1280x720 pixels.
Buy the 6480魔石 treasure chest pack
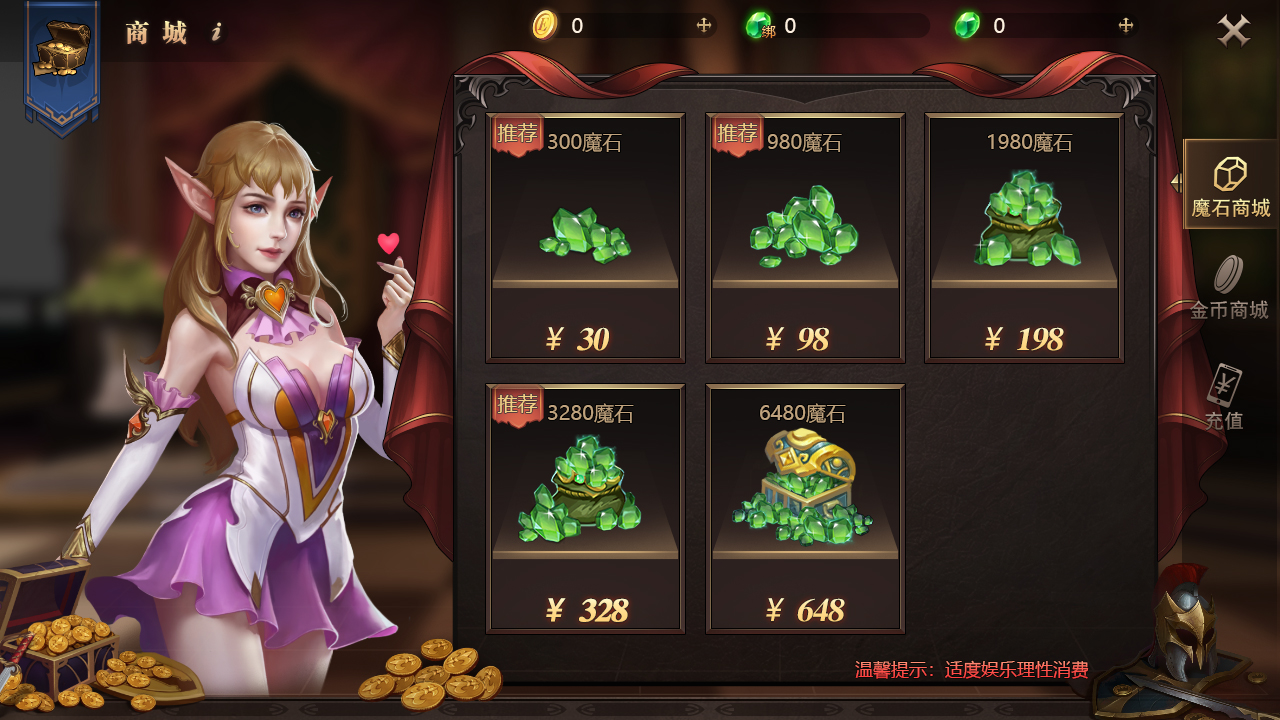(805, 509)
